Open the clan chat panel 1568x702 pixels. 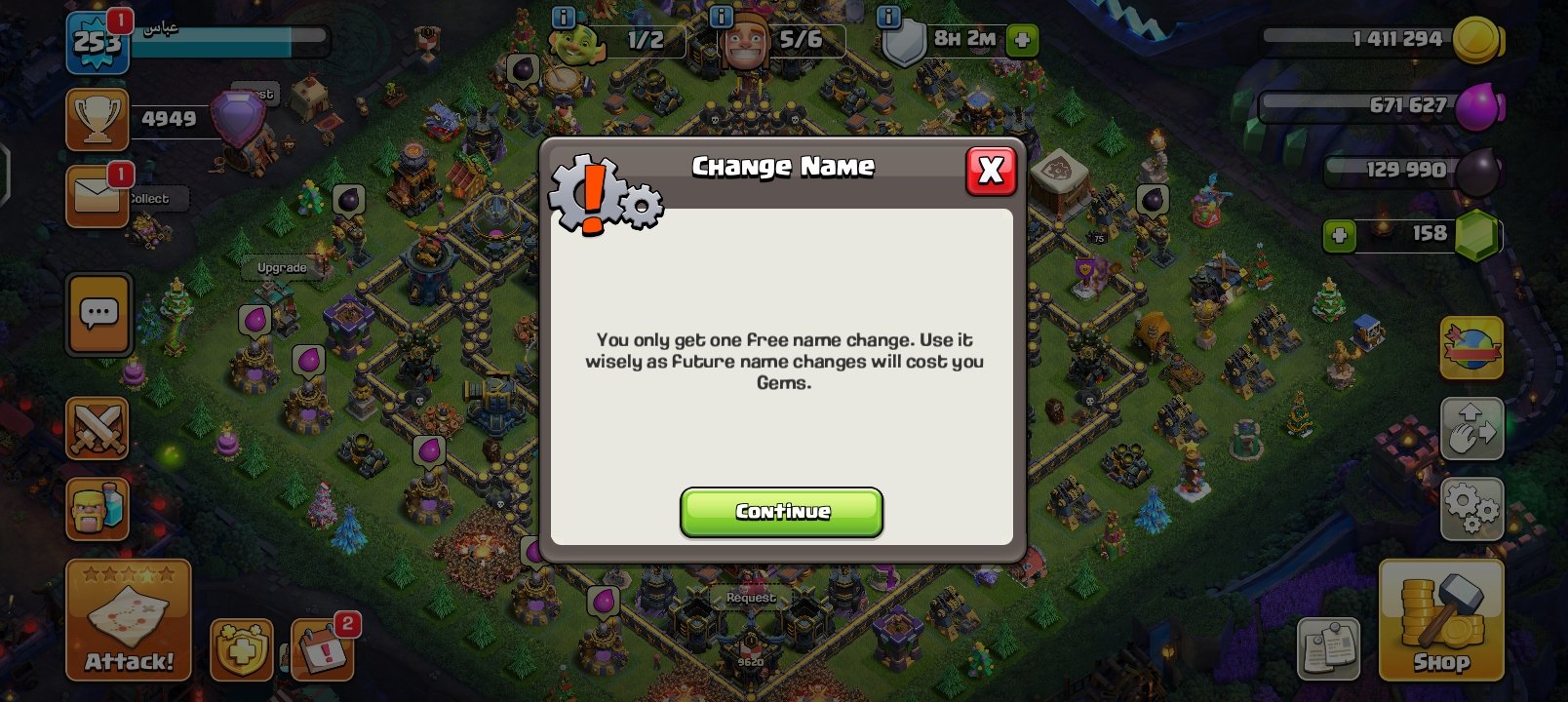click(x=97, y=315)
